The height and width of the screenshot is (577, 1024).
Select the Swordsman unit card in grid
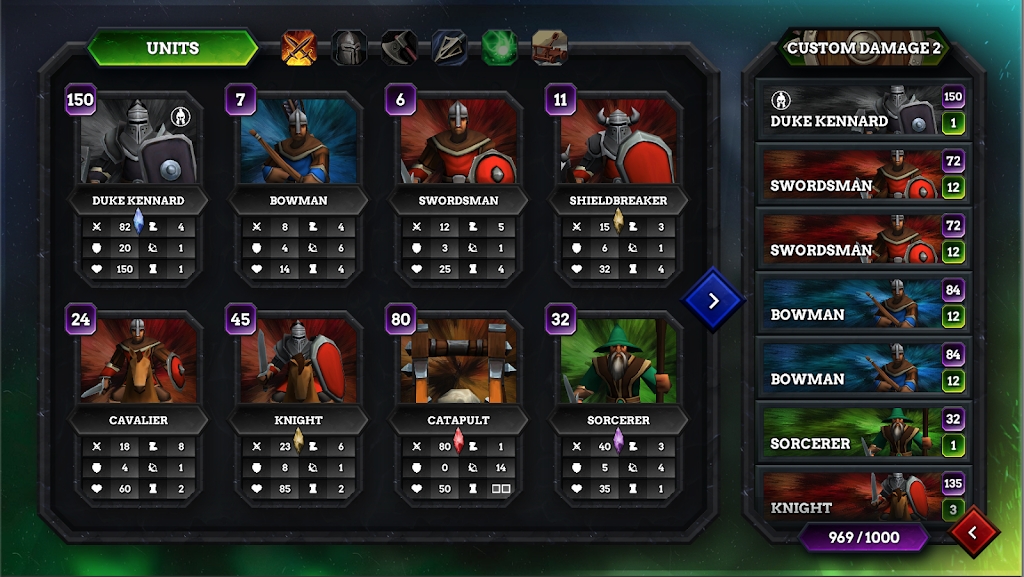point(458,145)
